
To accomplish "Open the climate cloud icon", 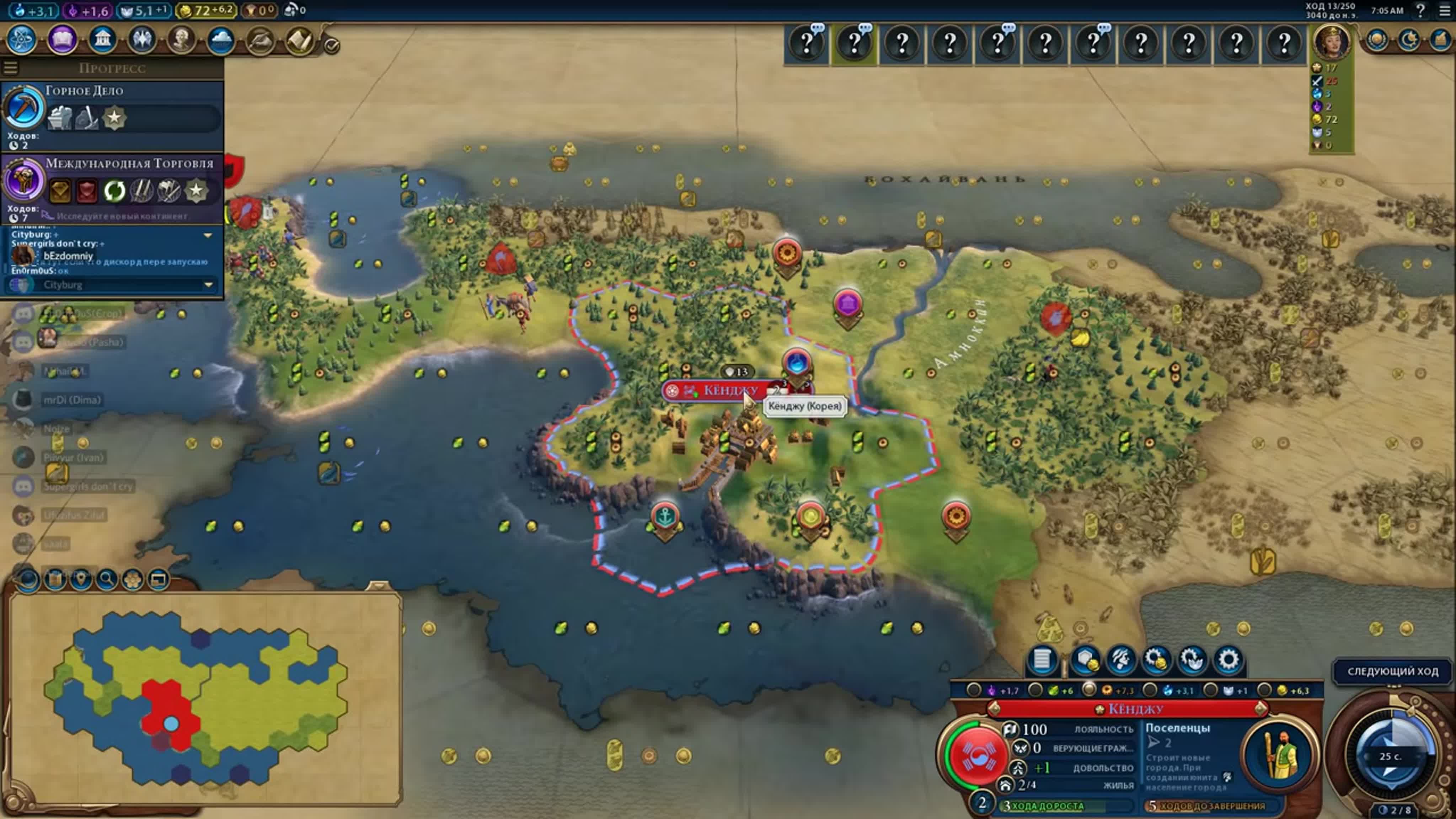I will (221, 40).
